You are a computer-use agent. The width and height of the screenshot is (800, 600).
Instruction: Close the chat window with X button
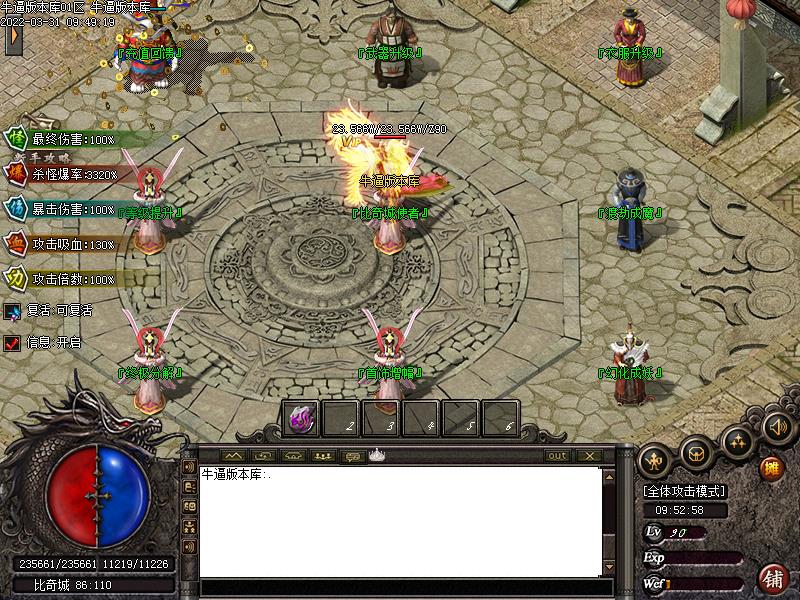(x=589, y=456)
